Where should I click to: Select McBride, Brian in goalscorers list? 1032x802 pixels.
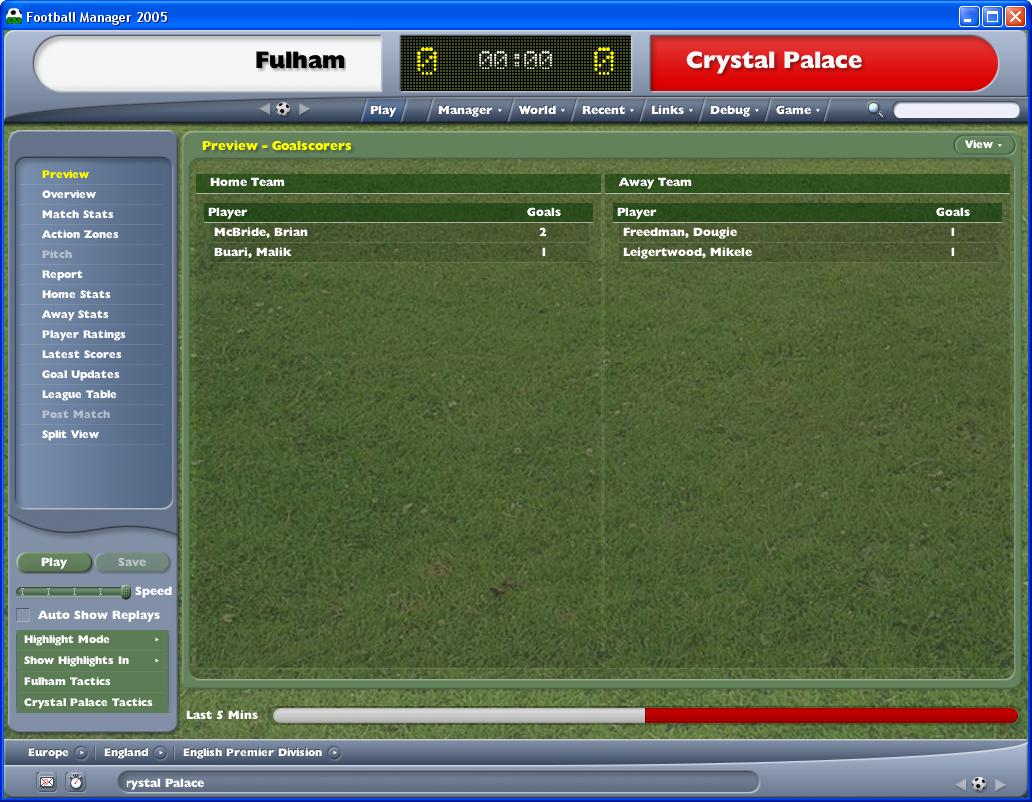(x=261, y=232)
